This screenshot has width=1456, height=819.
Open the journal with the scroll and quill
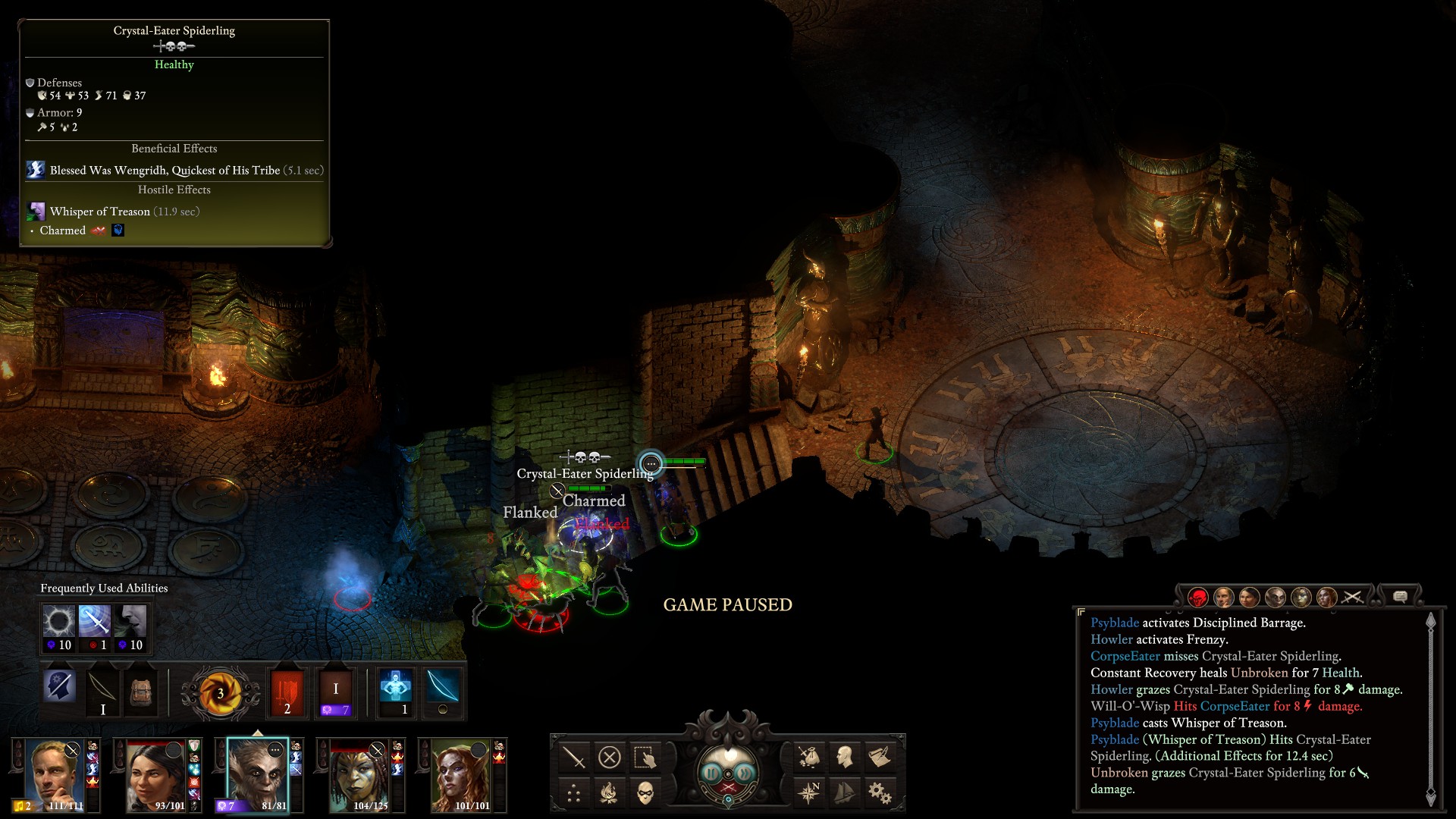(x=880, y=757)
